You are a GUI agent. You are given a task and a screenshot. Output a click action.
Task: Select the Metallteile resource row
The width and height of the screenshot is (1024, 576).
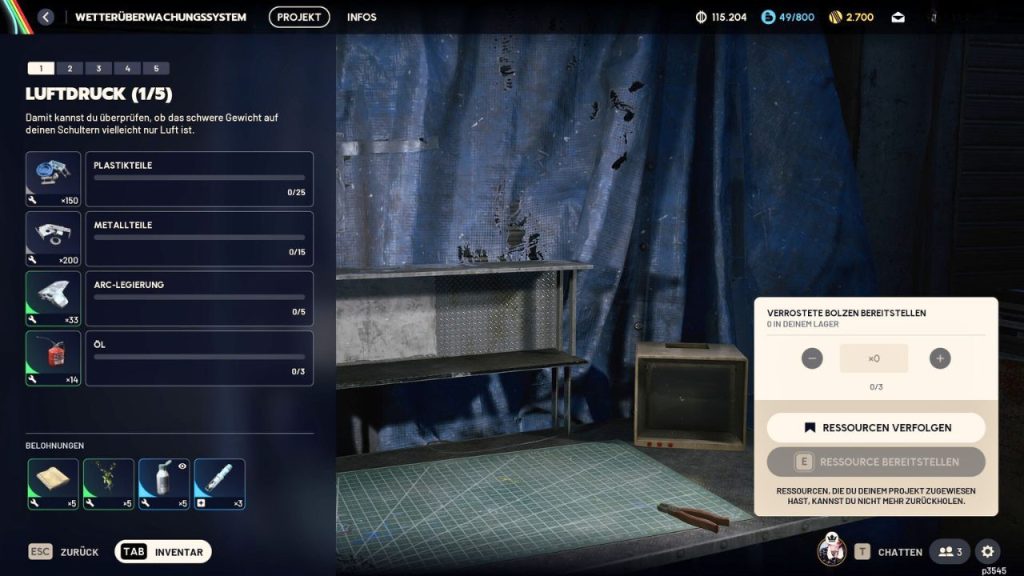[199, 239]
